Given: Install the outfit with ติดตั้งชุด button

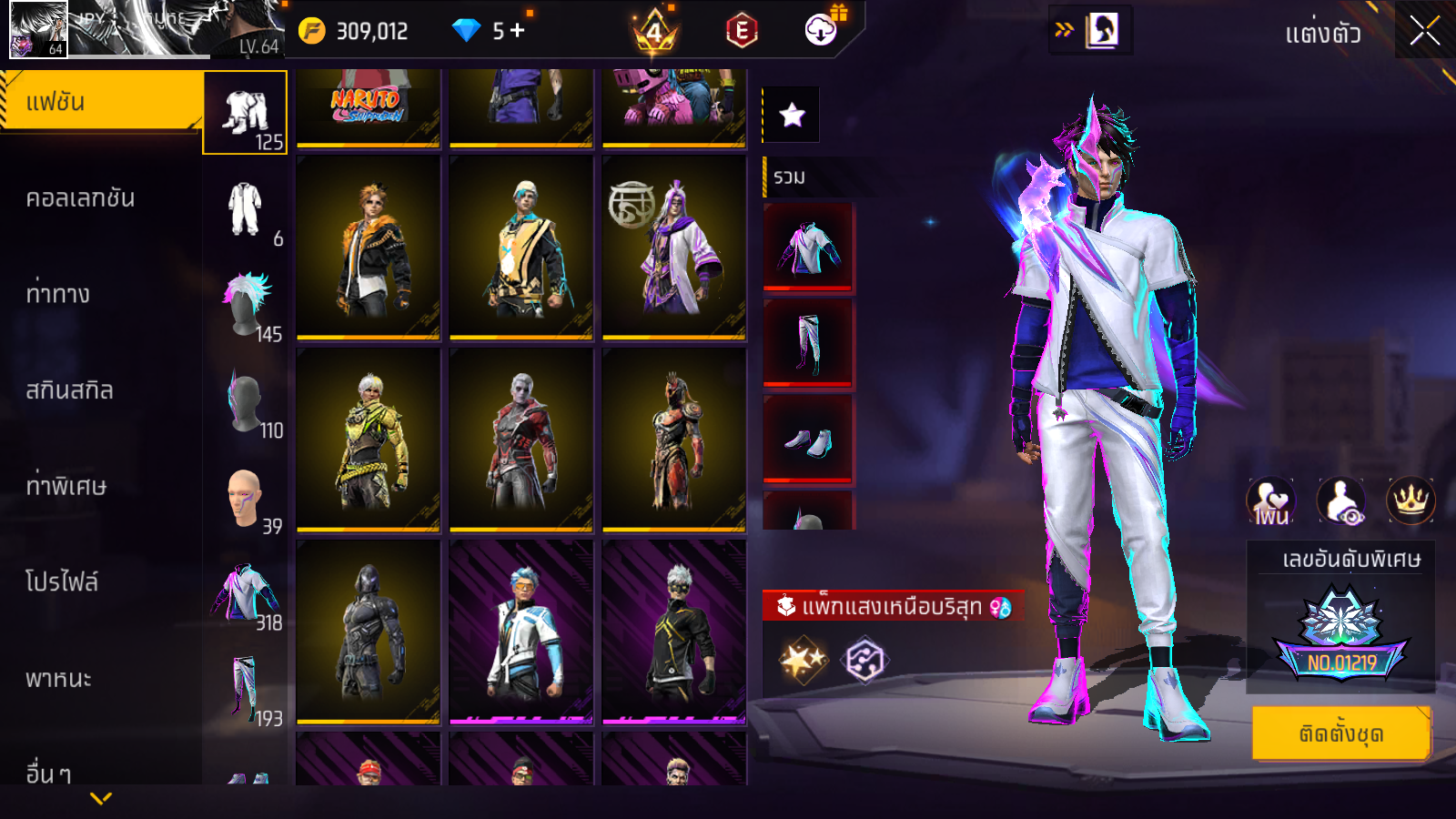Looking at the screenshot, I should [1340, 733].
